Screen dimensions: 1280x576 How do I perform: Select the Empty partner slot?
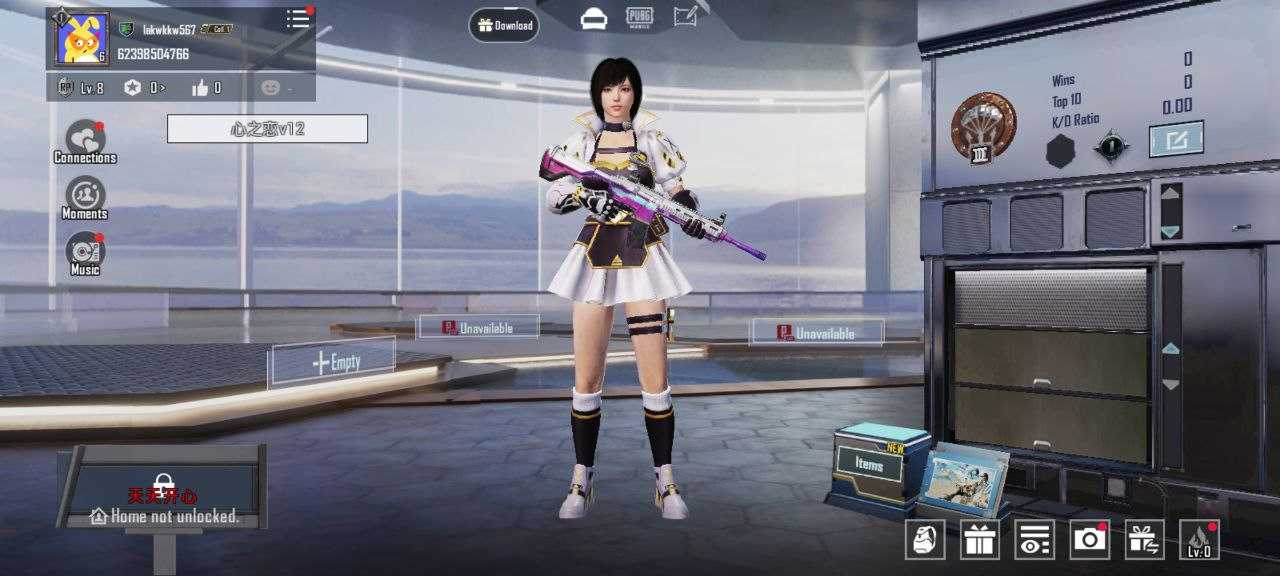(x=333, y=362)
